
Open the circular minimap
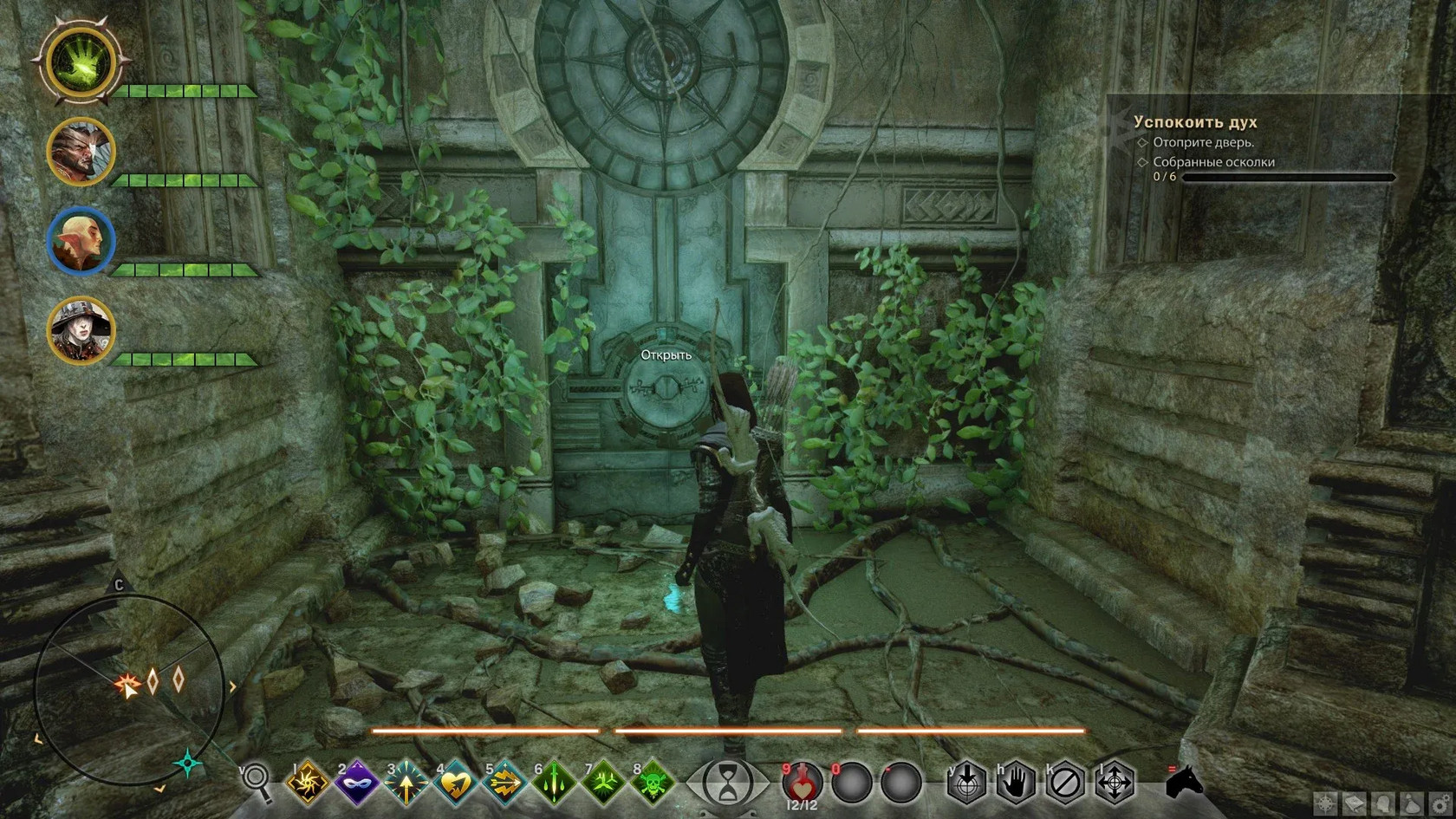[128, 689]
